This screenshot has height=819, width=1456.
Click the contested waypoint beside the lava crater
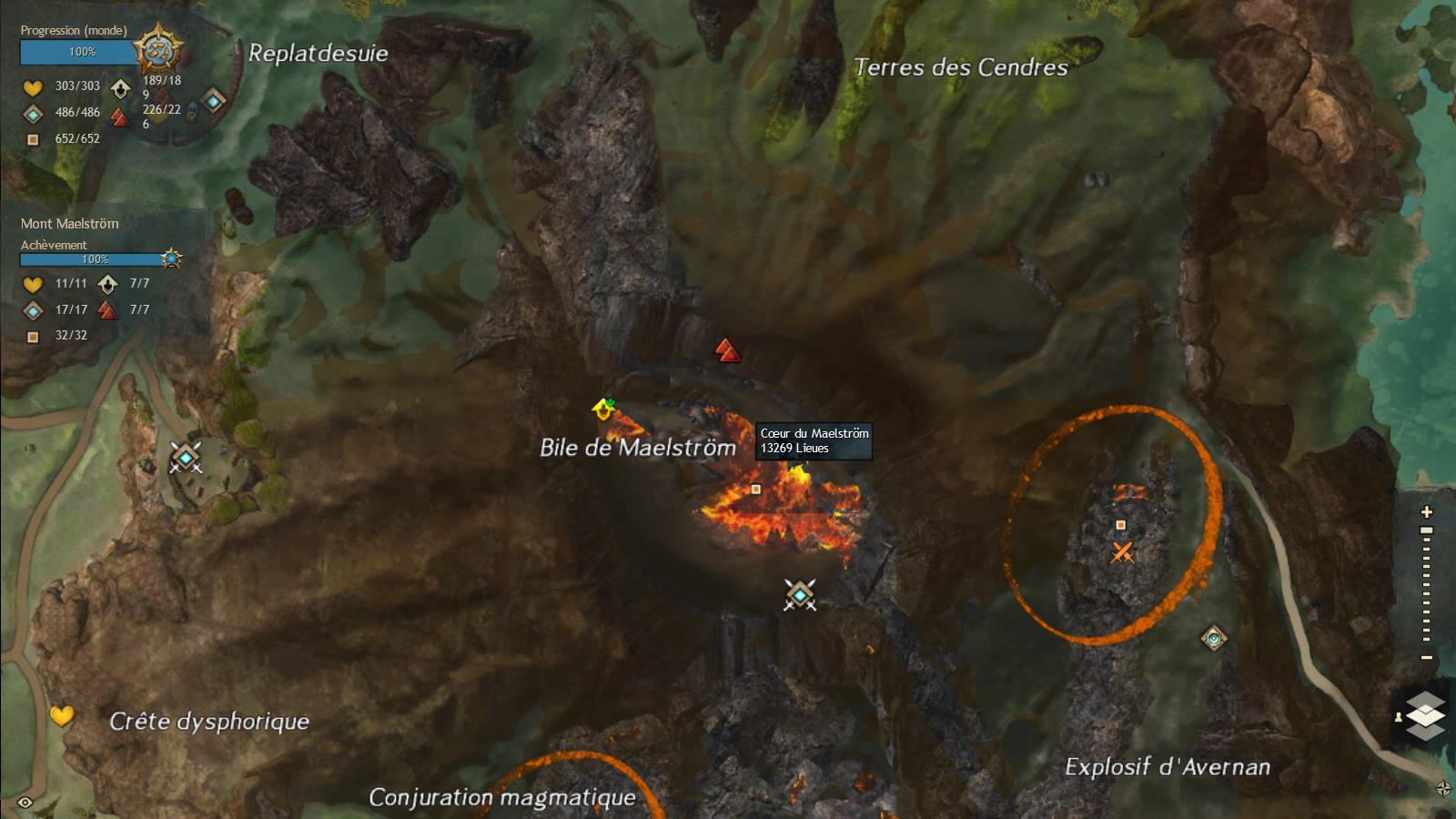(800, 595)
